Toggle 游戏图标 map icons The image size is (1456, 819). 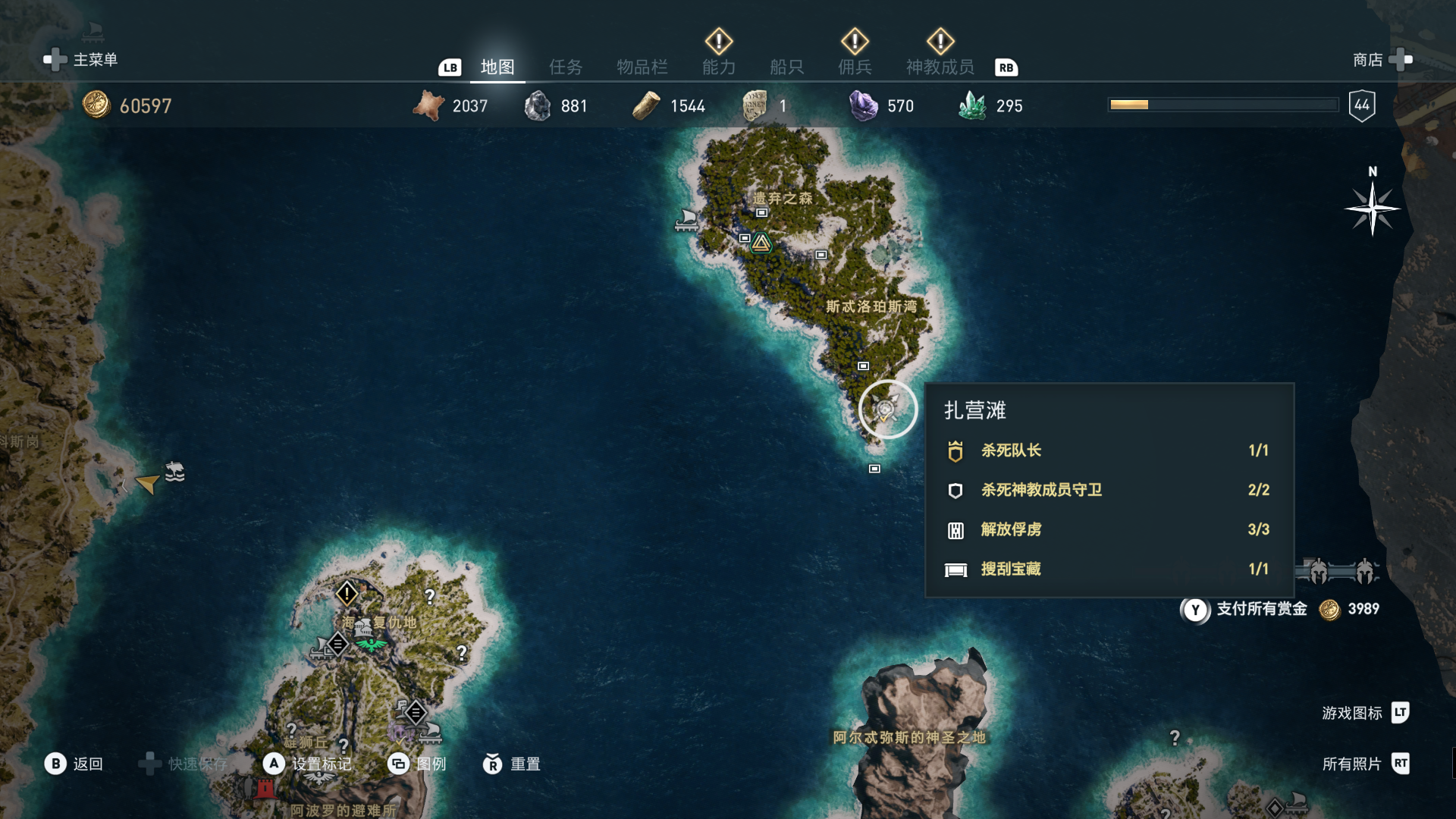pyautogui.click(x=1364, y=713)
